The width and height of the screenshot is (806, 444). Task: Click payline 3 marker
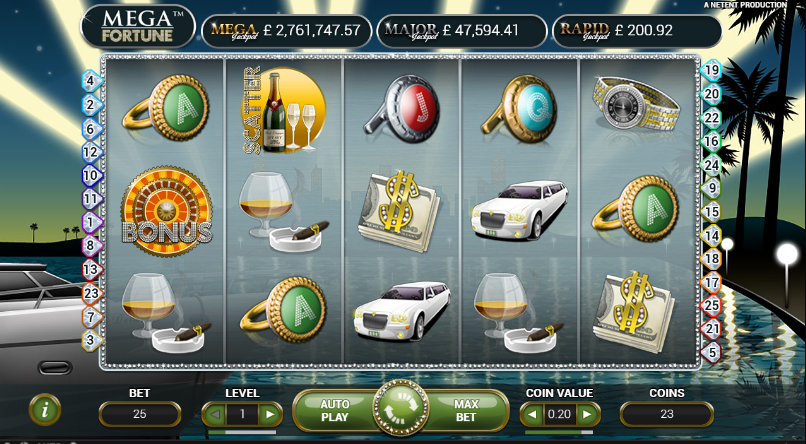[90, 340]
